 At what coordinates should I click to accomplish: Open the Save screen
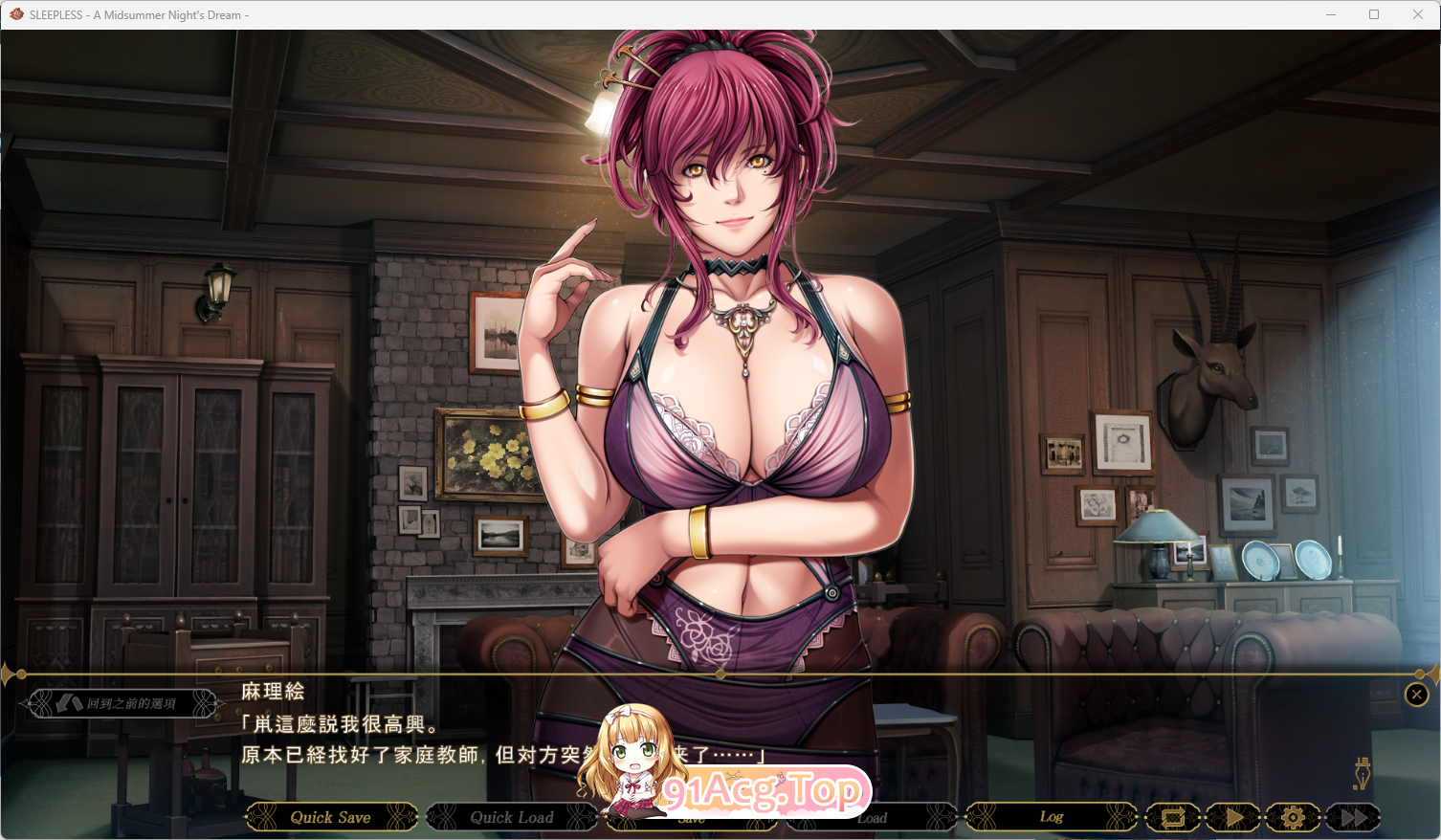[691, 817]
